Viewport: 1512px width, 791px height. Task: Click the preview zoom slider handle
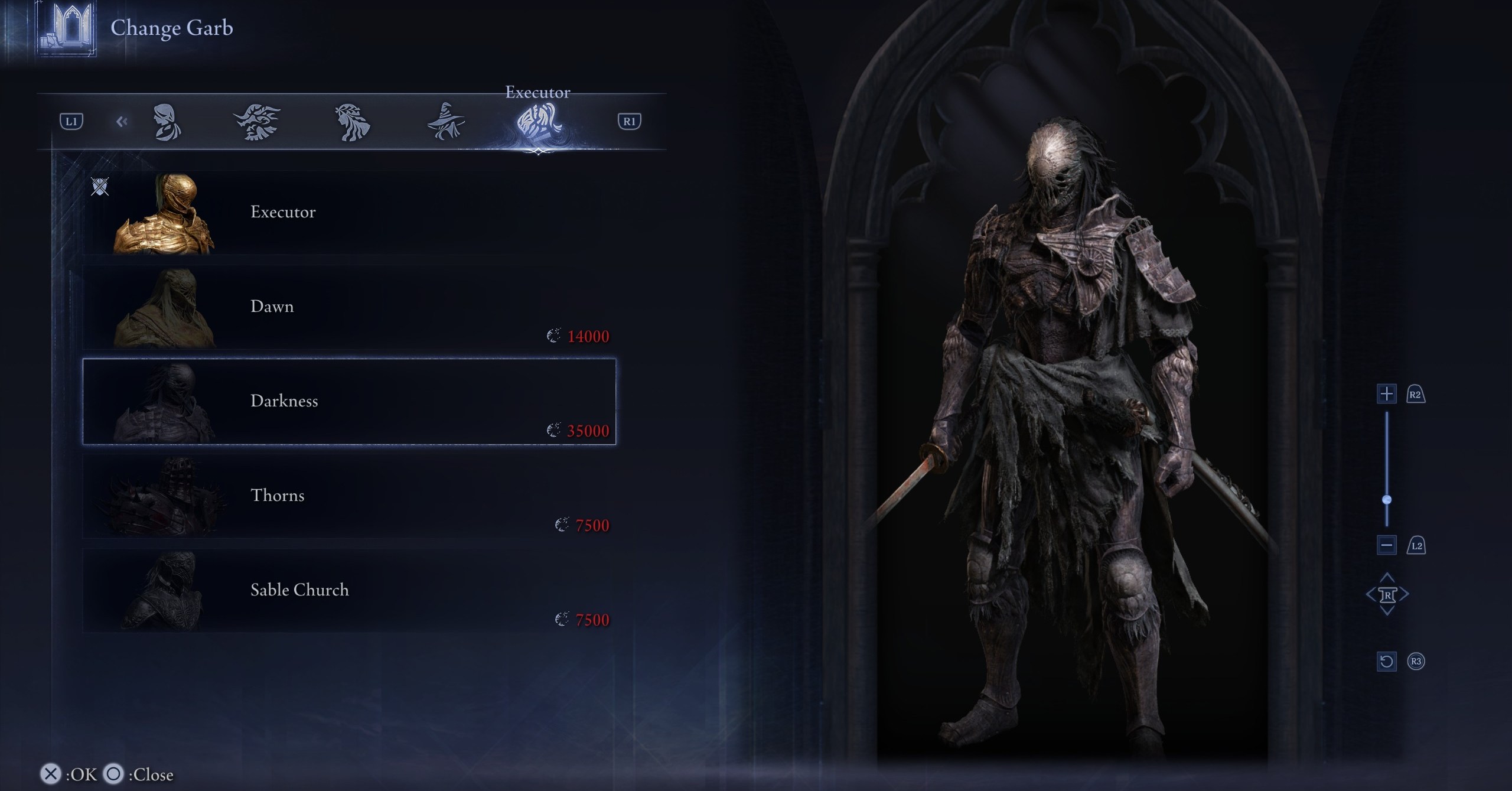1387,500
